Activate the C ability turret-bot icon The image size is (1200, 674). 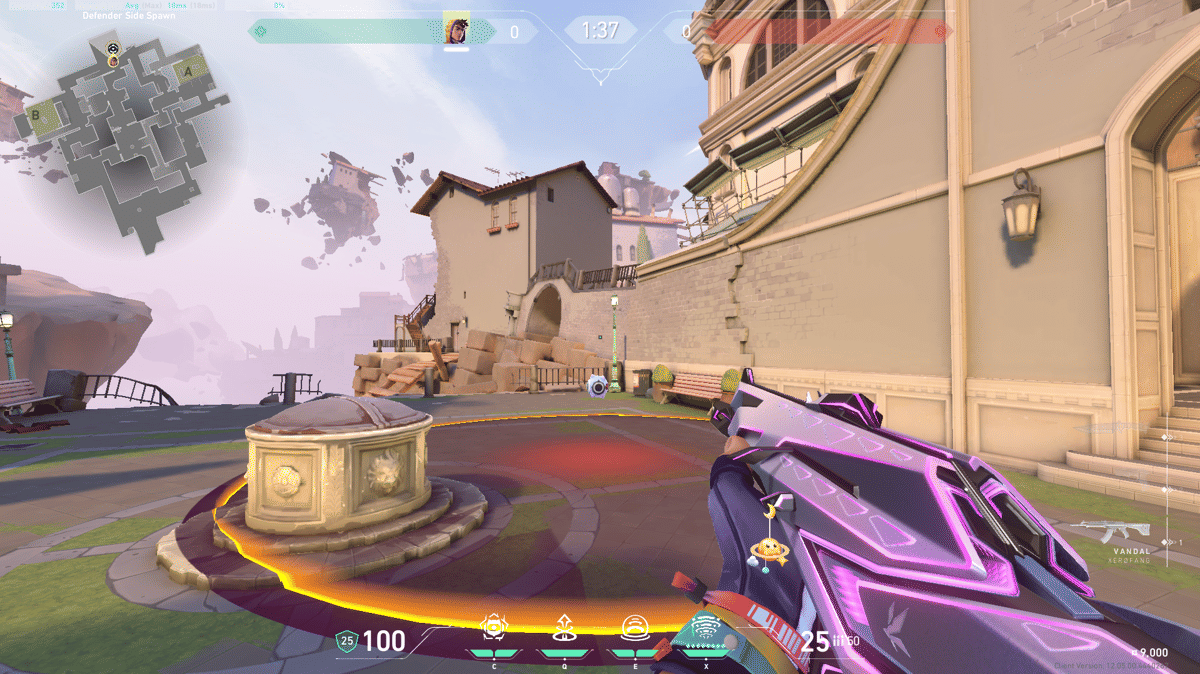(x=493, y=628)
